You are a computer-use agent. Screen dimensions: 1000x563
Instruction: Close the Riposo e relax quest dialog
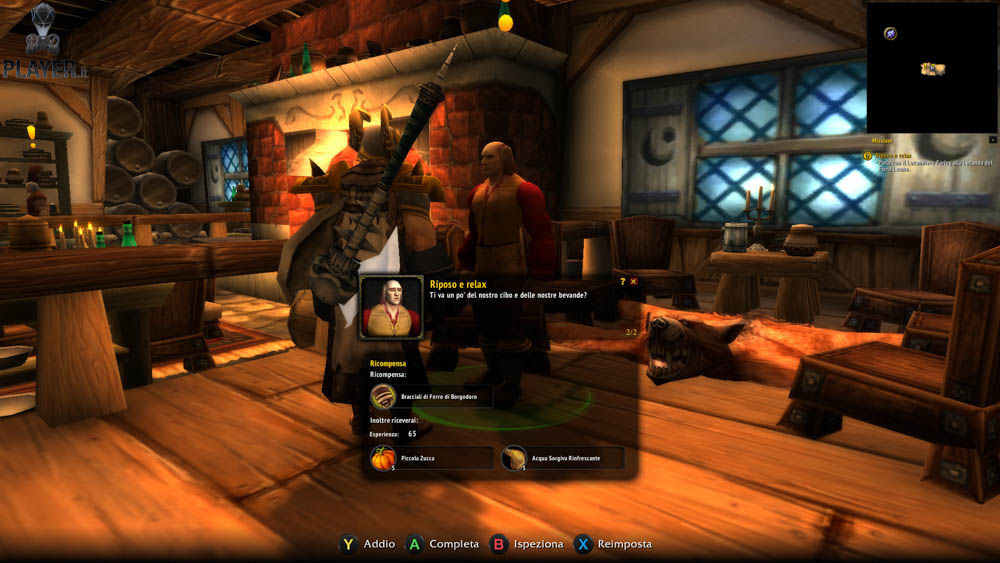click(x=633, y=282)
